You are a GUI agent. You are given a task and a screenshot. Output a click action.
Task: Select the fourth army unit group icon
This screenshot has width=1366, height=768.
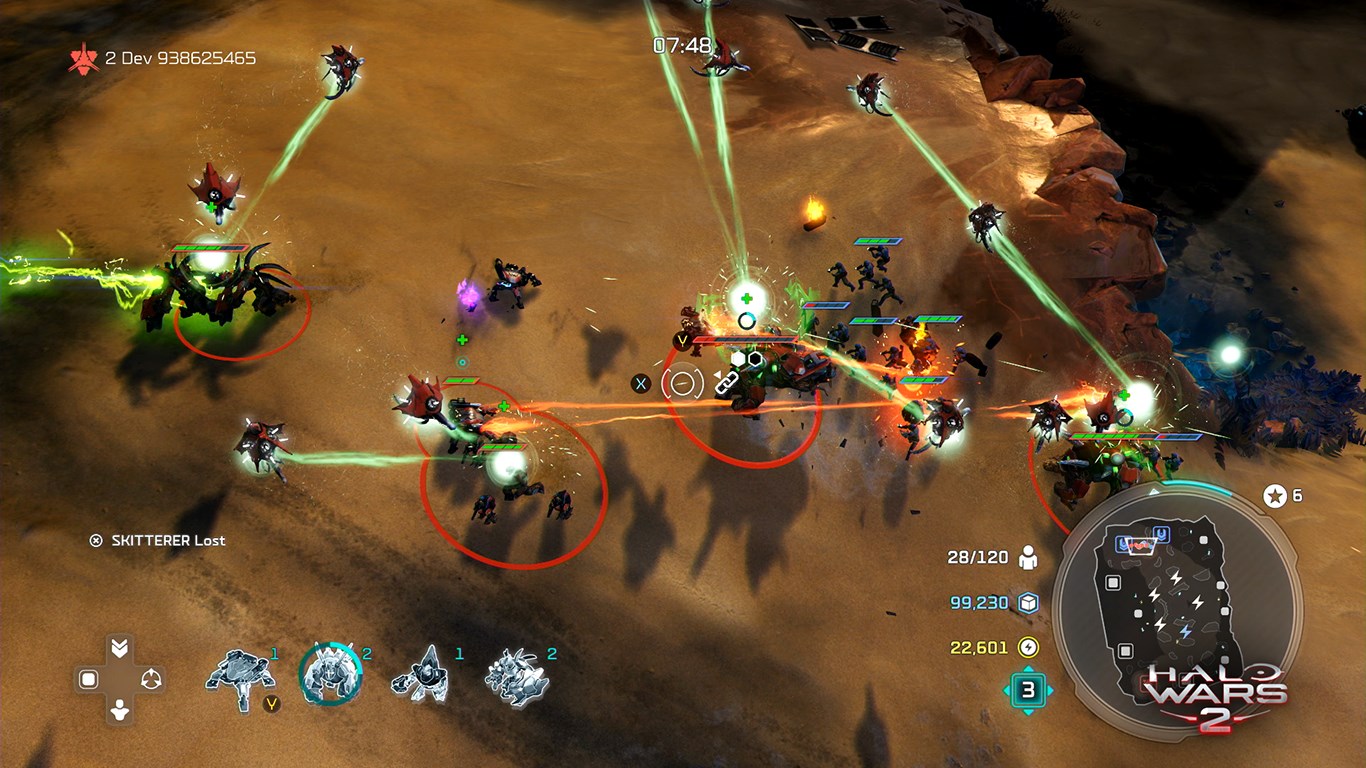click(517, 677)
